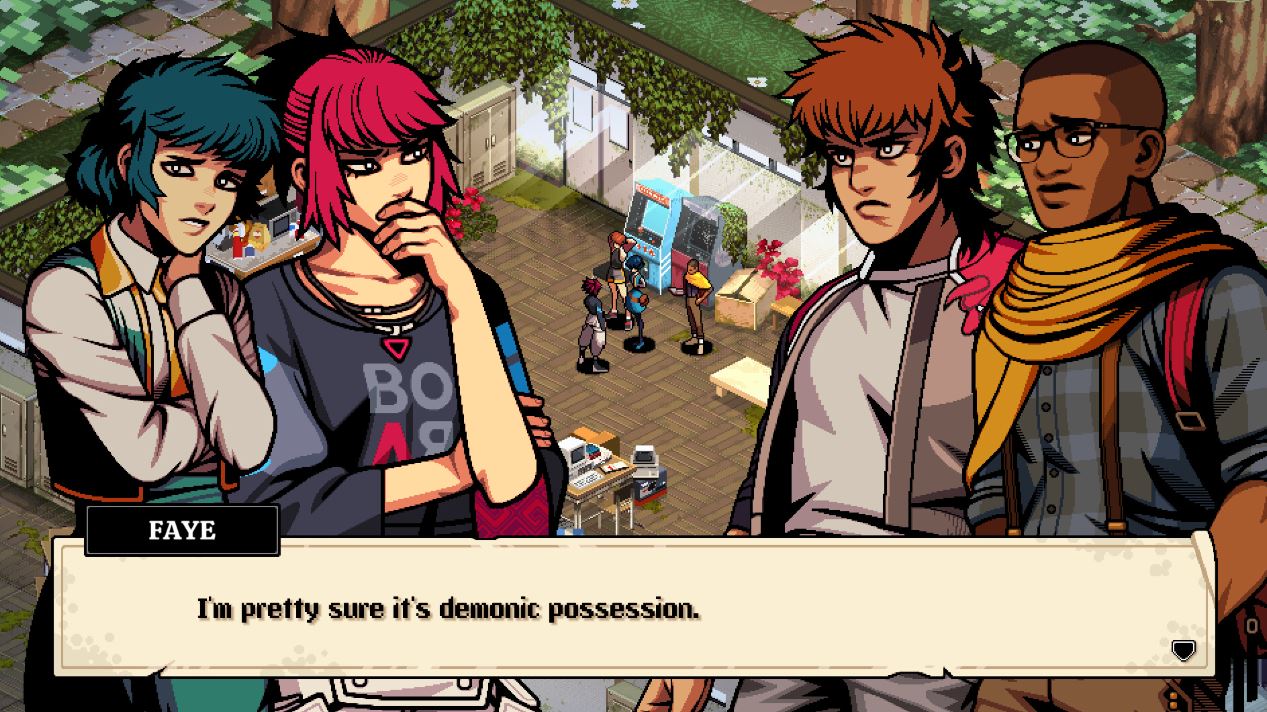Advance dialogue with the continue arrow
Viewport: 1267px width, 712px height.
coord(1183,651)
